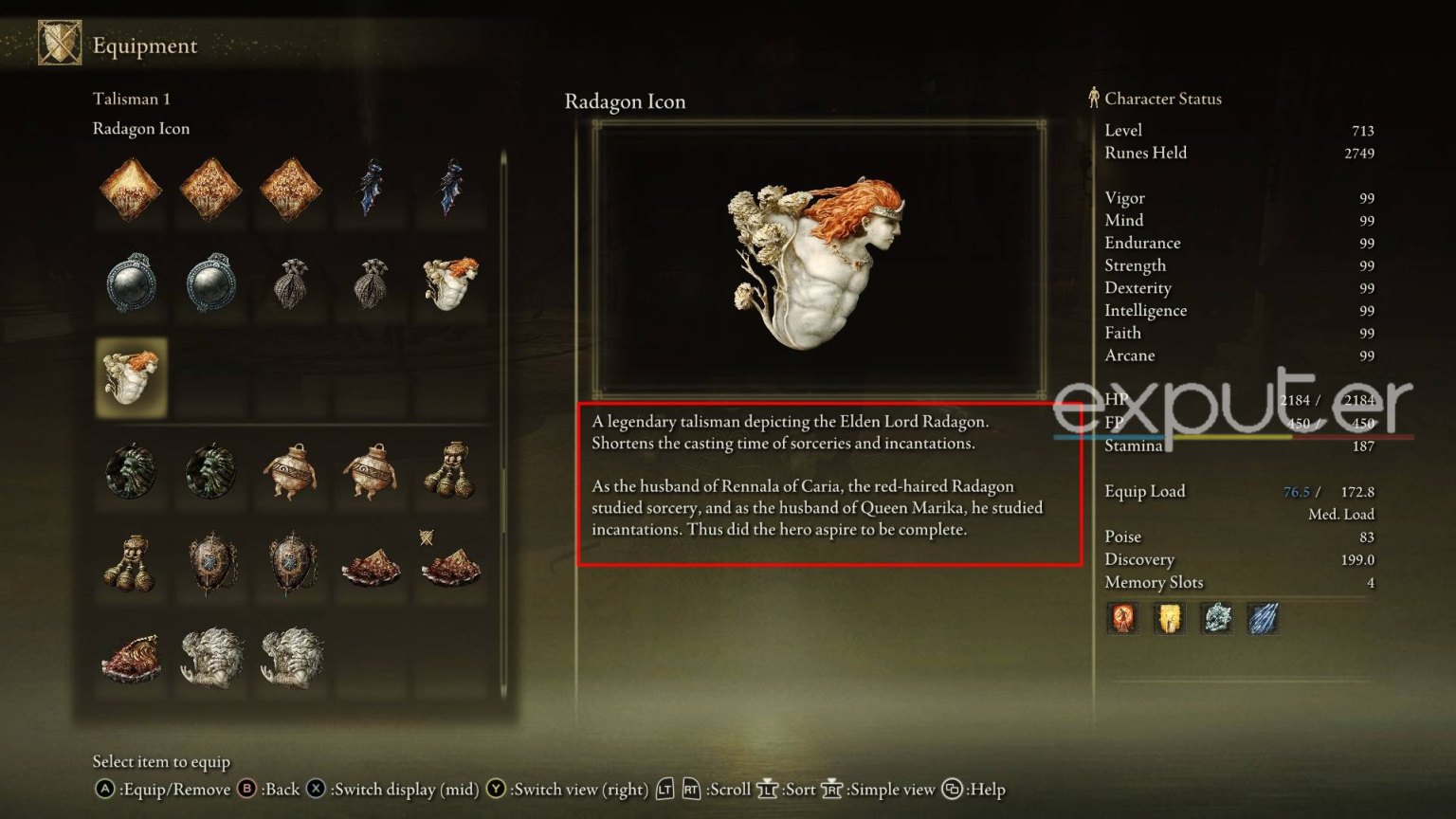This screenshot has height=819, width=1456.
Task: Select the blue dagger-shaped talisman in row one
Action: (370, 188)
